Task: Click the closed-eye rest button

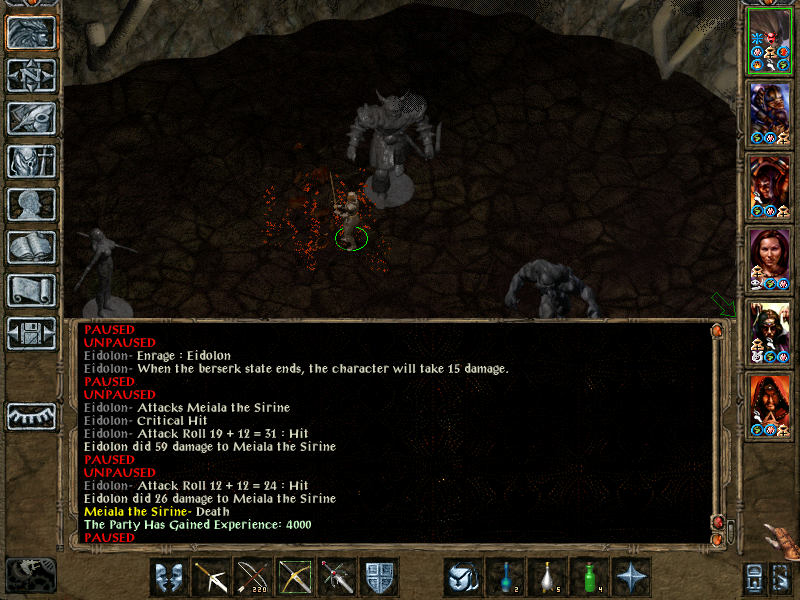Action: [x=31, y=415]
